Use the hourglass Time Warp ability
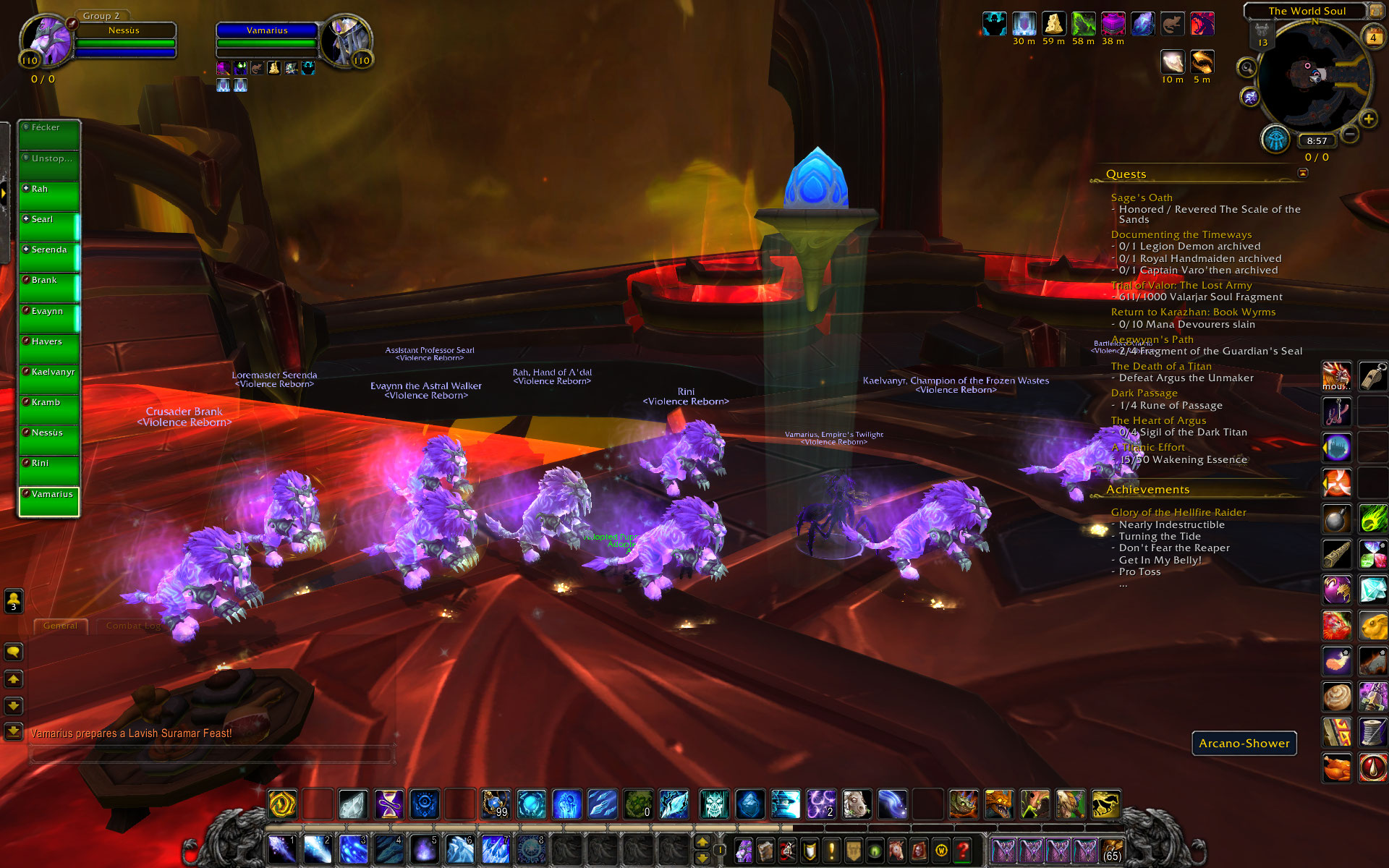 389,804
